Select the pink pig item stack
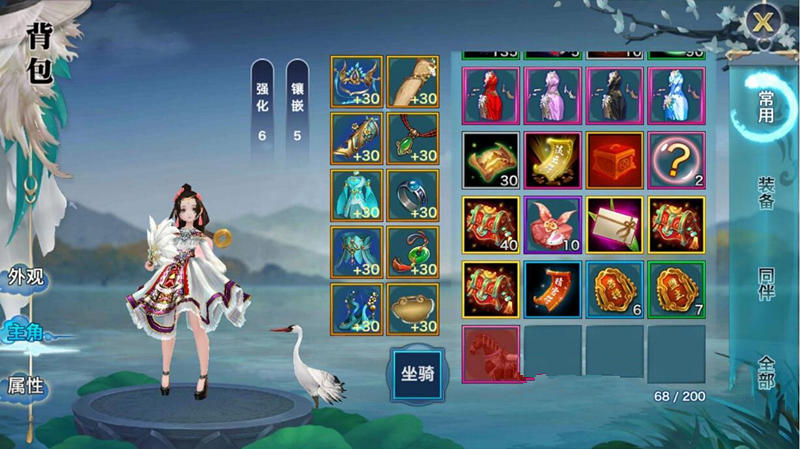The image size is (800, 449). coord(552,223)
